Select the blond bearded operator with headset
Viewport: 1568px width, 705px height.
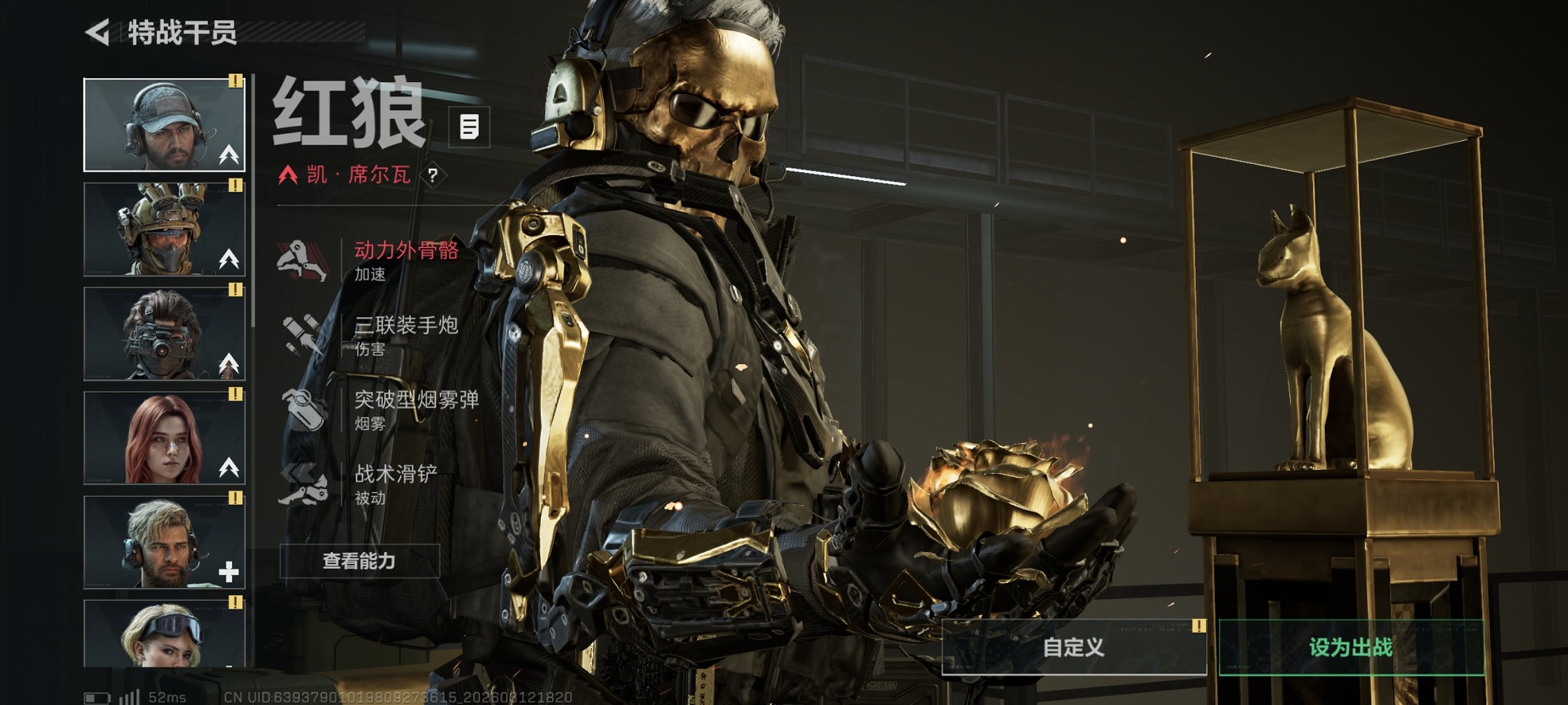(x=164, y=543)
